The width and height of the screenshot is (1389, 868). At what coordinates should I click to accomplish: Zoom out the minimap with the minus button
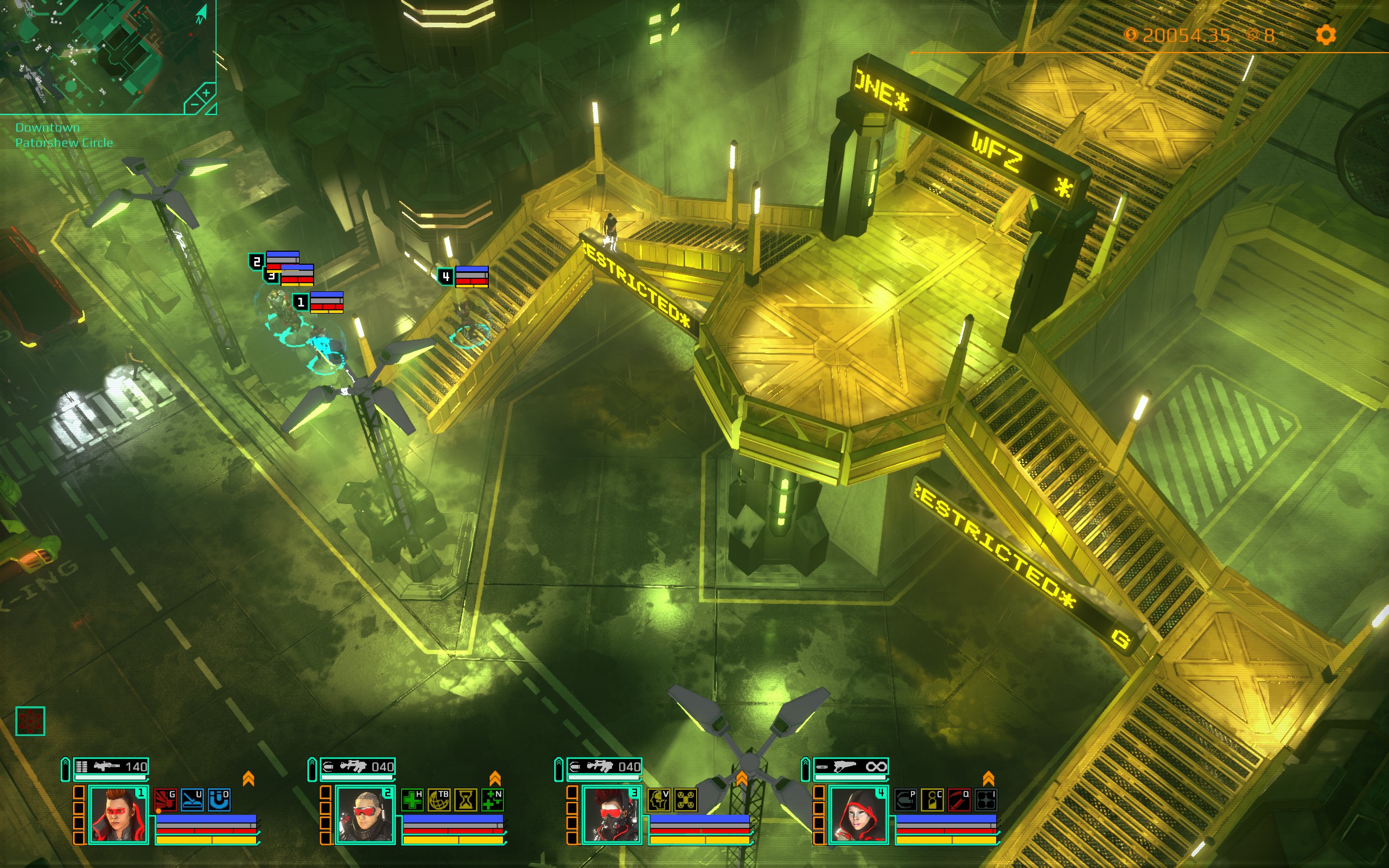(194, 105)
